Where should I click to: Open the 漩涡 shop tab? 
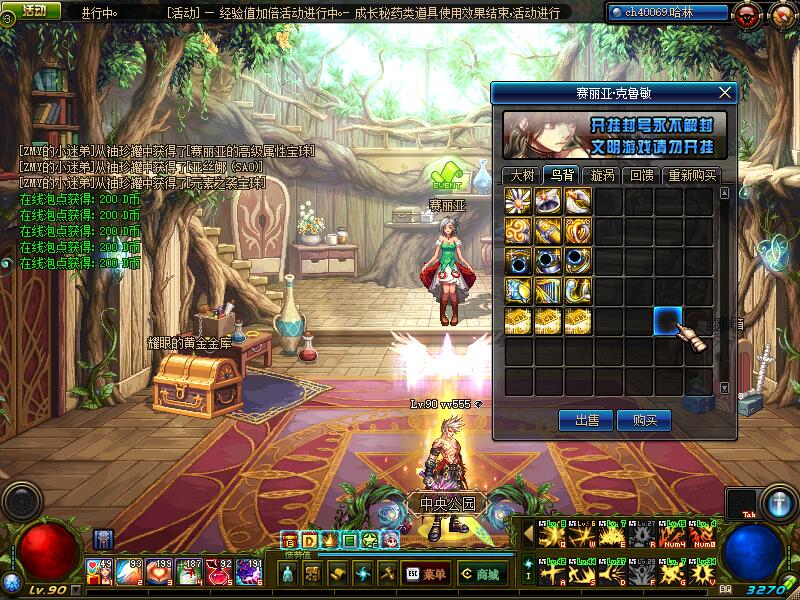(602, 175)
